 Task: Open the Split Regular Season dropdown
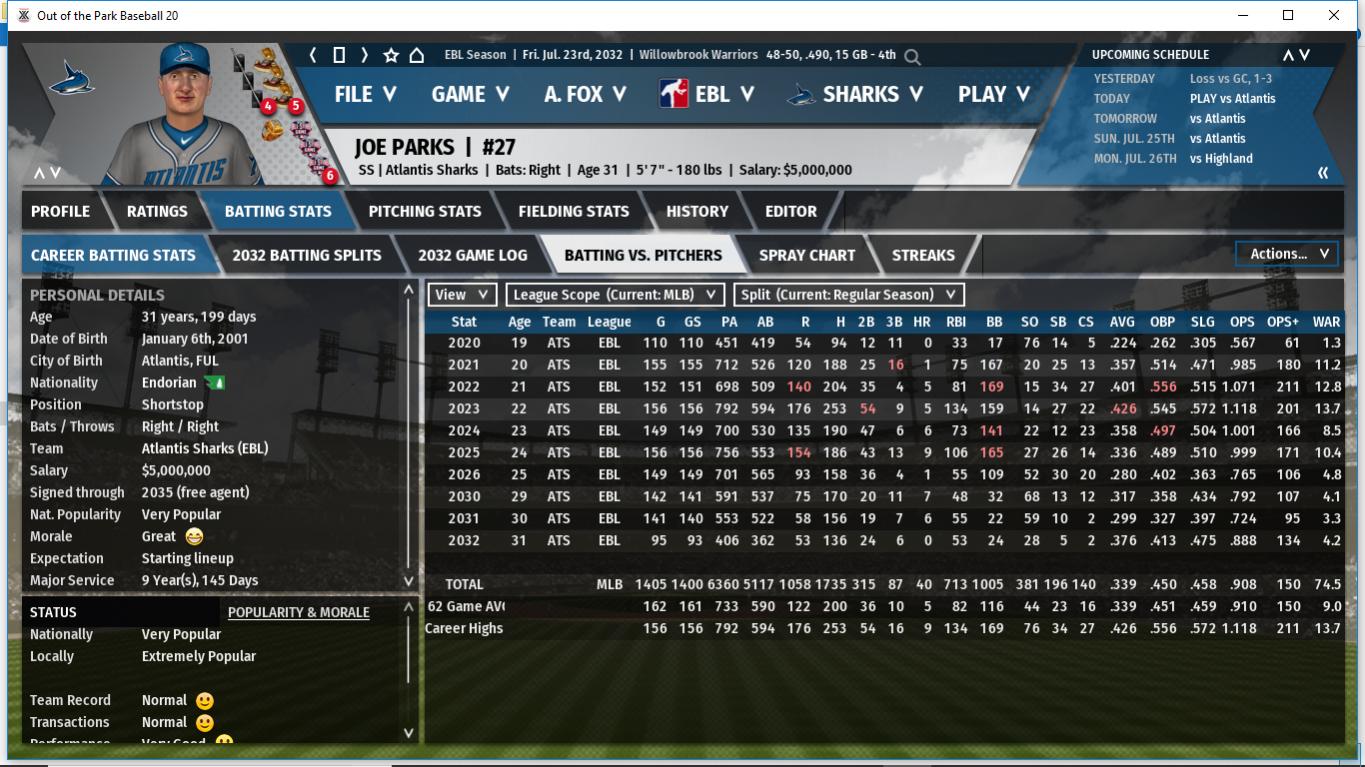coord(849,295)
